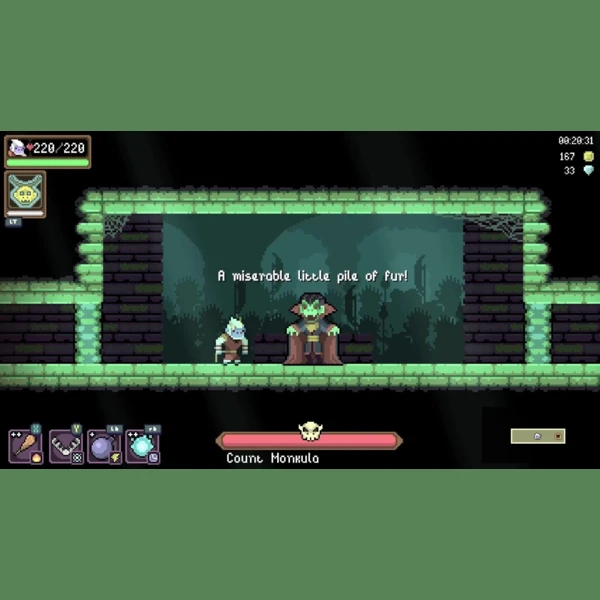Viewport: 600px width, 600px height.
Task: Cast the cyan energy orb ability
Action: click(143, 446)
